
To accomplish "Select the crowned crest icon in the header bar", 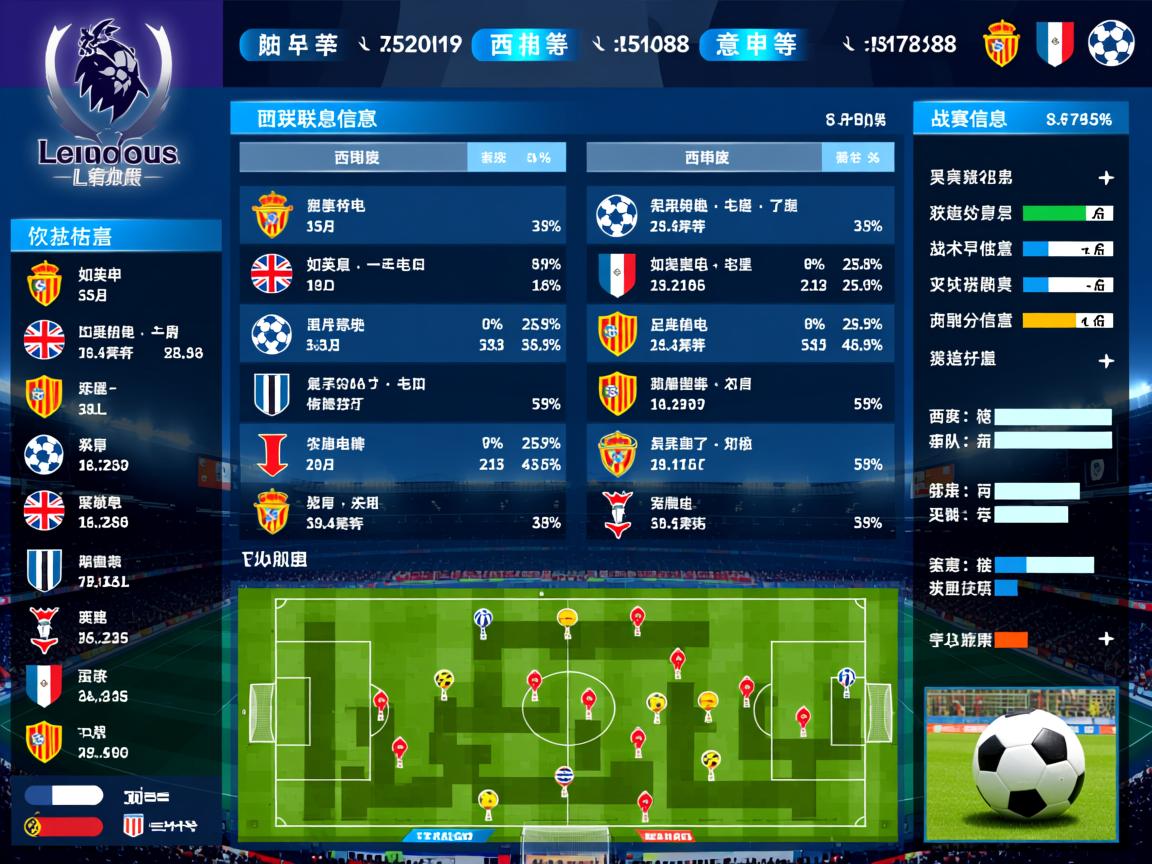I will click(1001, 44).
